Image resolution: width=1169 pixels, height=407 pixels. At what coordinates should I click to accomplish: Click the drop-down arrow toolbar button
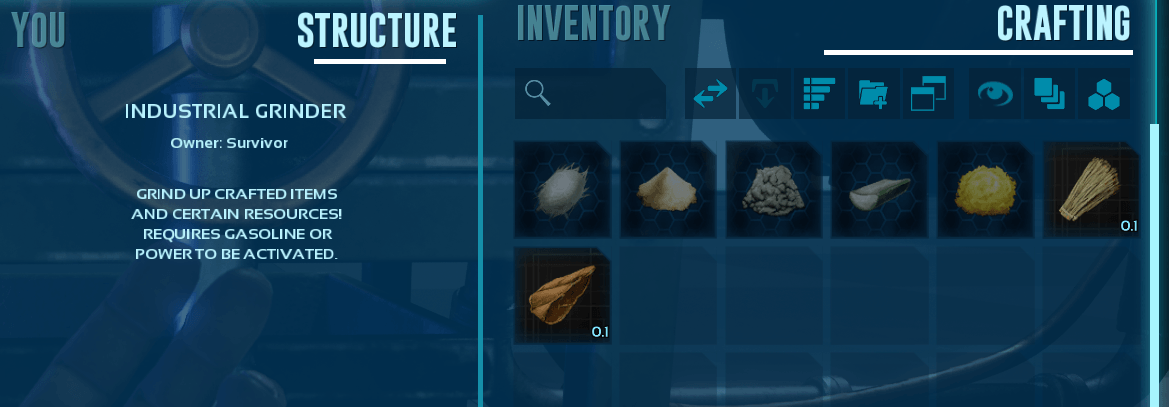tap(764, 94)
